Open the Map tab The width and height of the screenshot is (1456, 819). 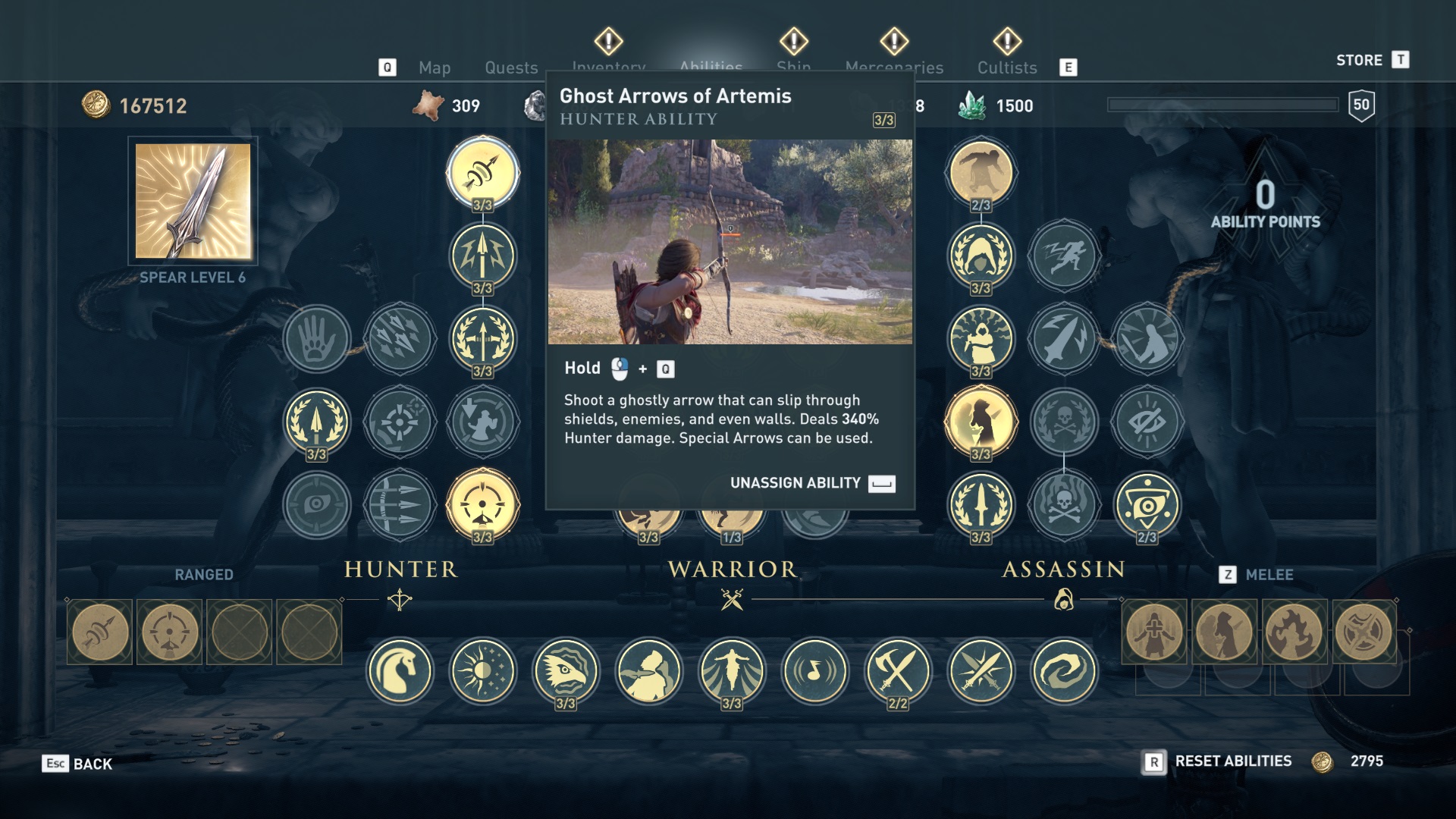tap(435, 67)
